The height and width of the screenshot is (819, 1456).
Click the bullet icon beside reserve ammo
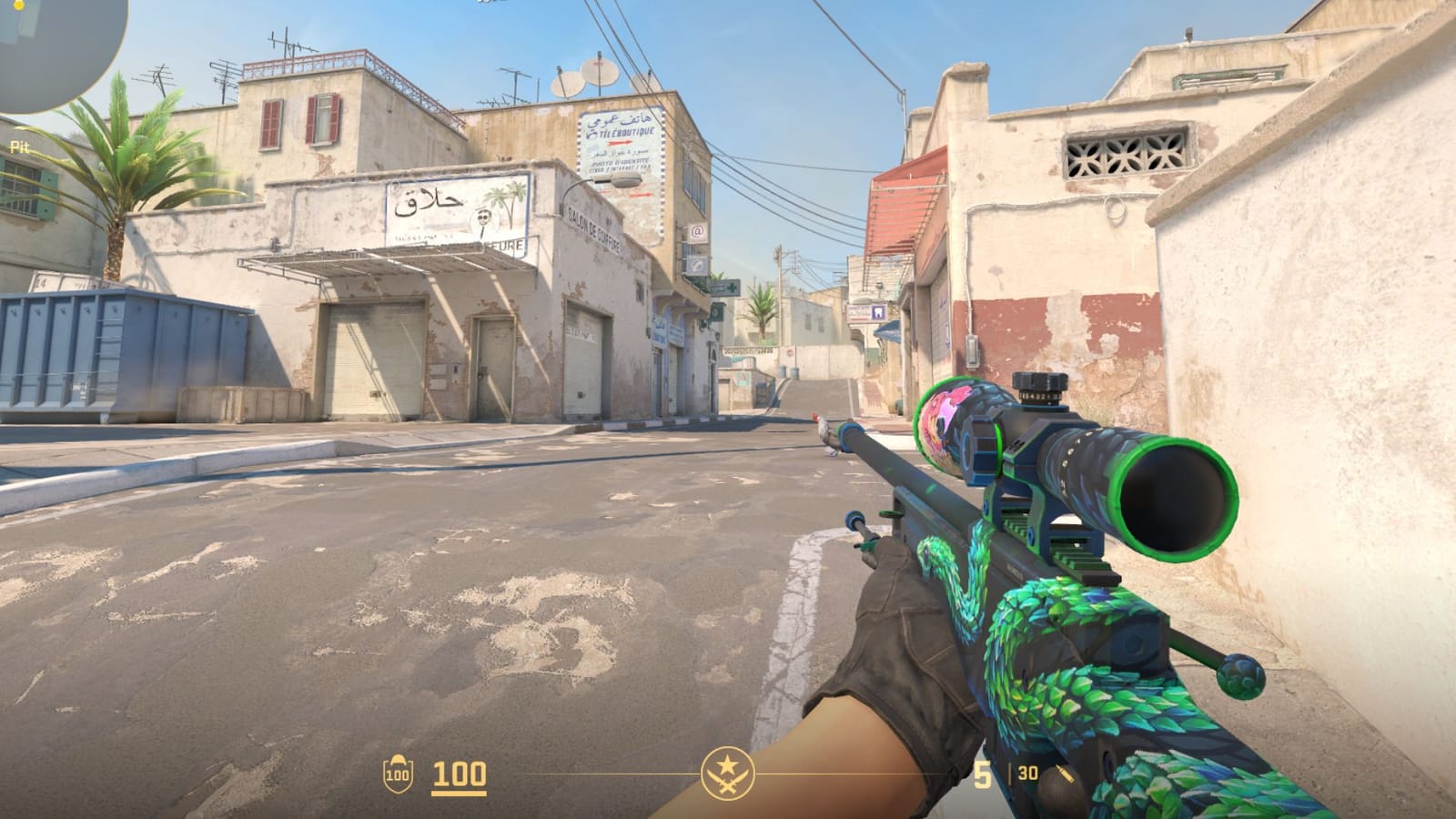coord(1066,773)
